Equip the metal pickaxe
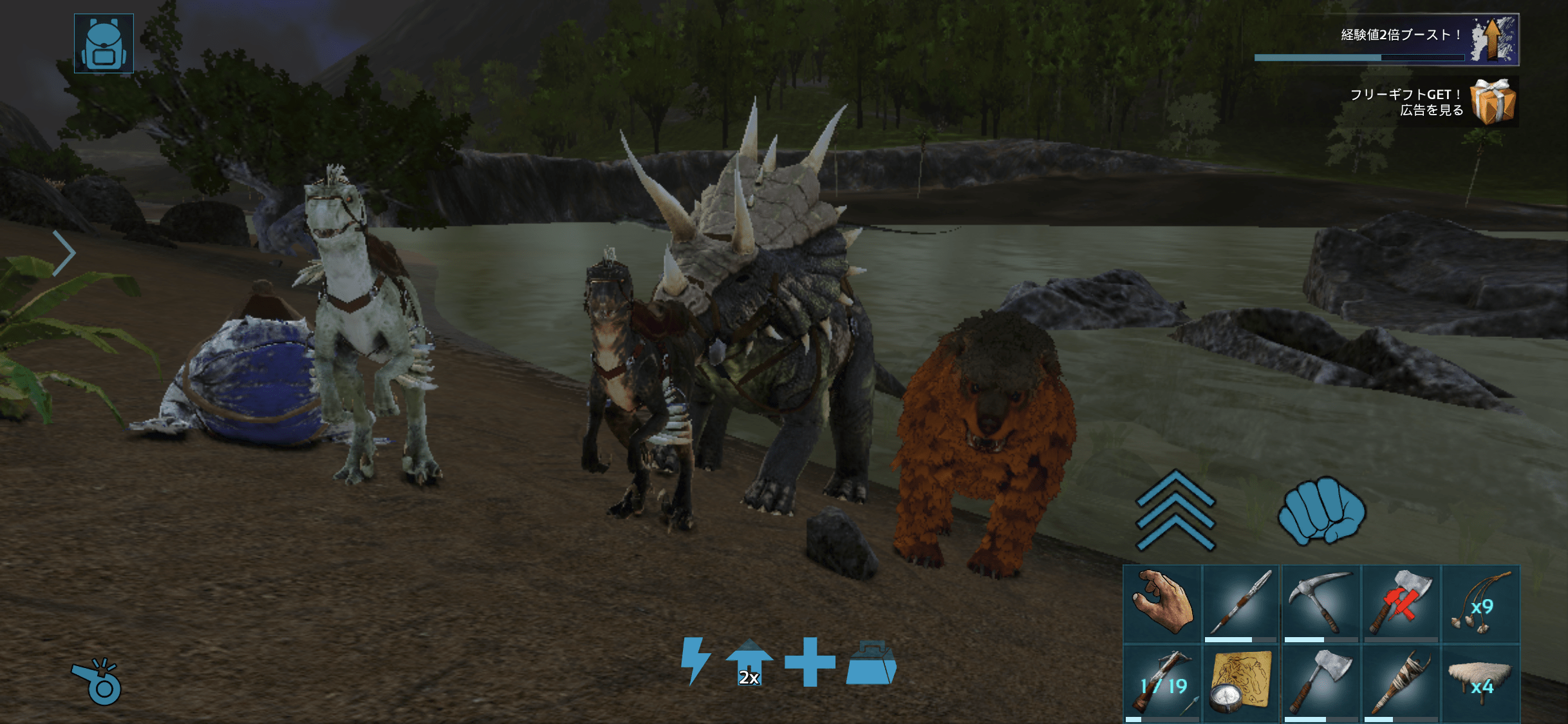 tap(1321, 603)
